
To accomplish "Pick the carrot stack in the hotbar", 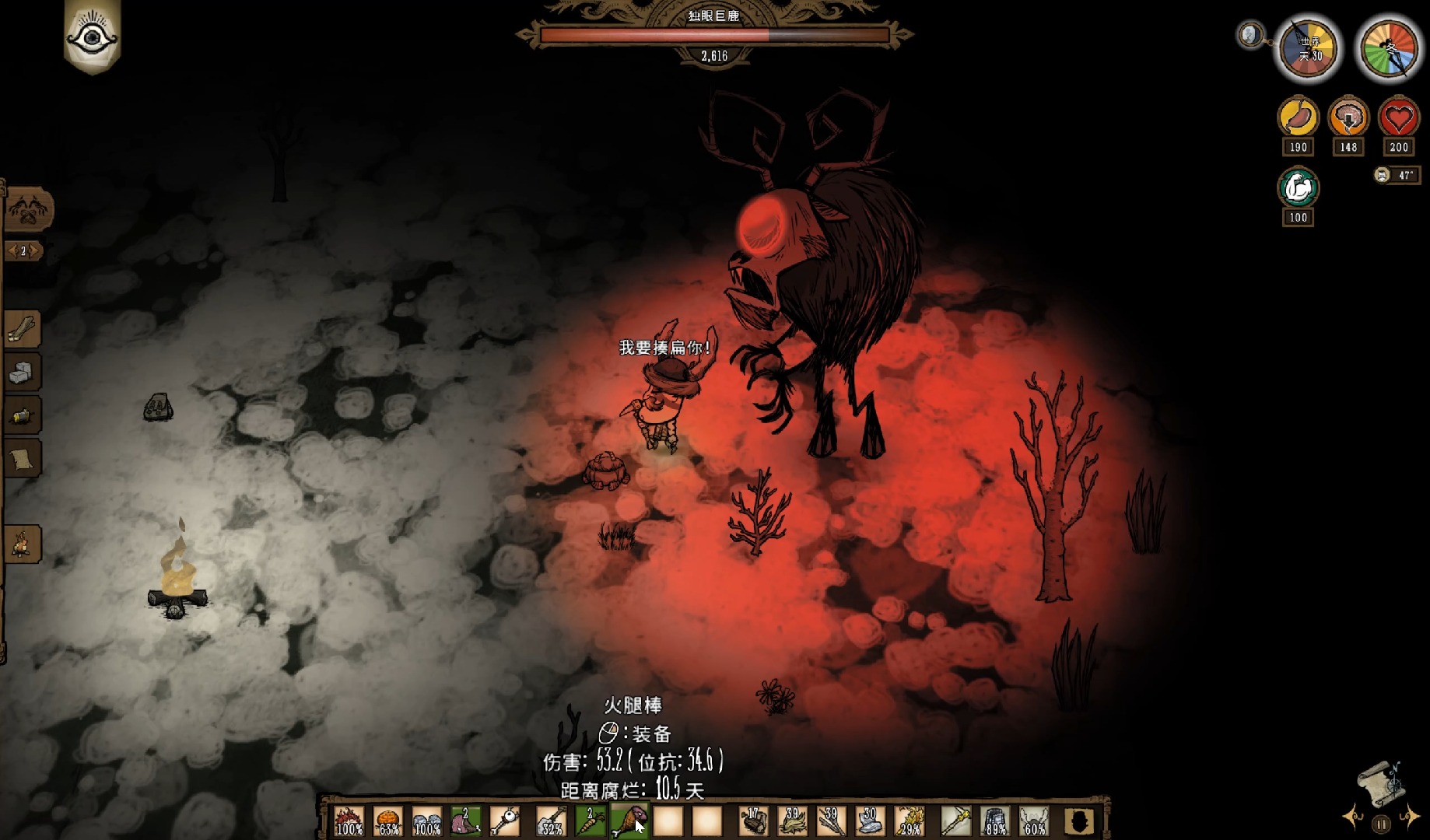I will tap(590, 821).
